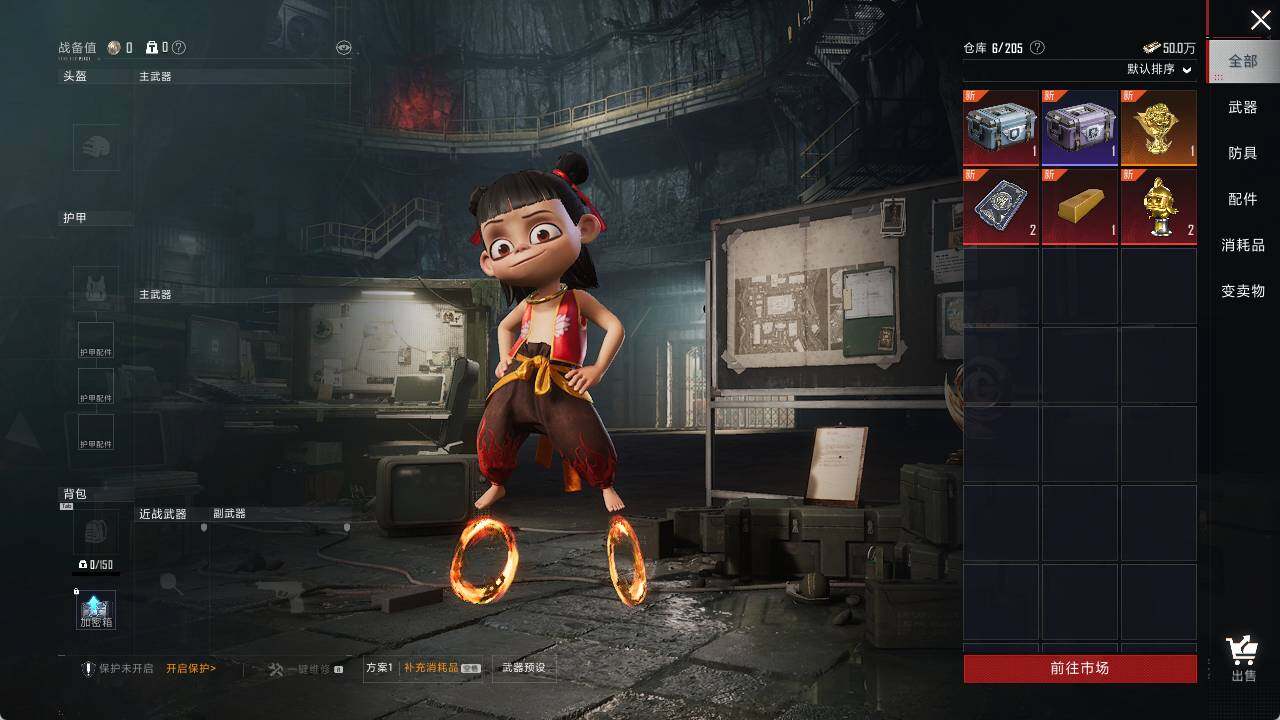This screenshot has height=720, width=1280.
Task: Open the 加密箱 secure container slot
Action: click(96, 610)
